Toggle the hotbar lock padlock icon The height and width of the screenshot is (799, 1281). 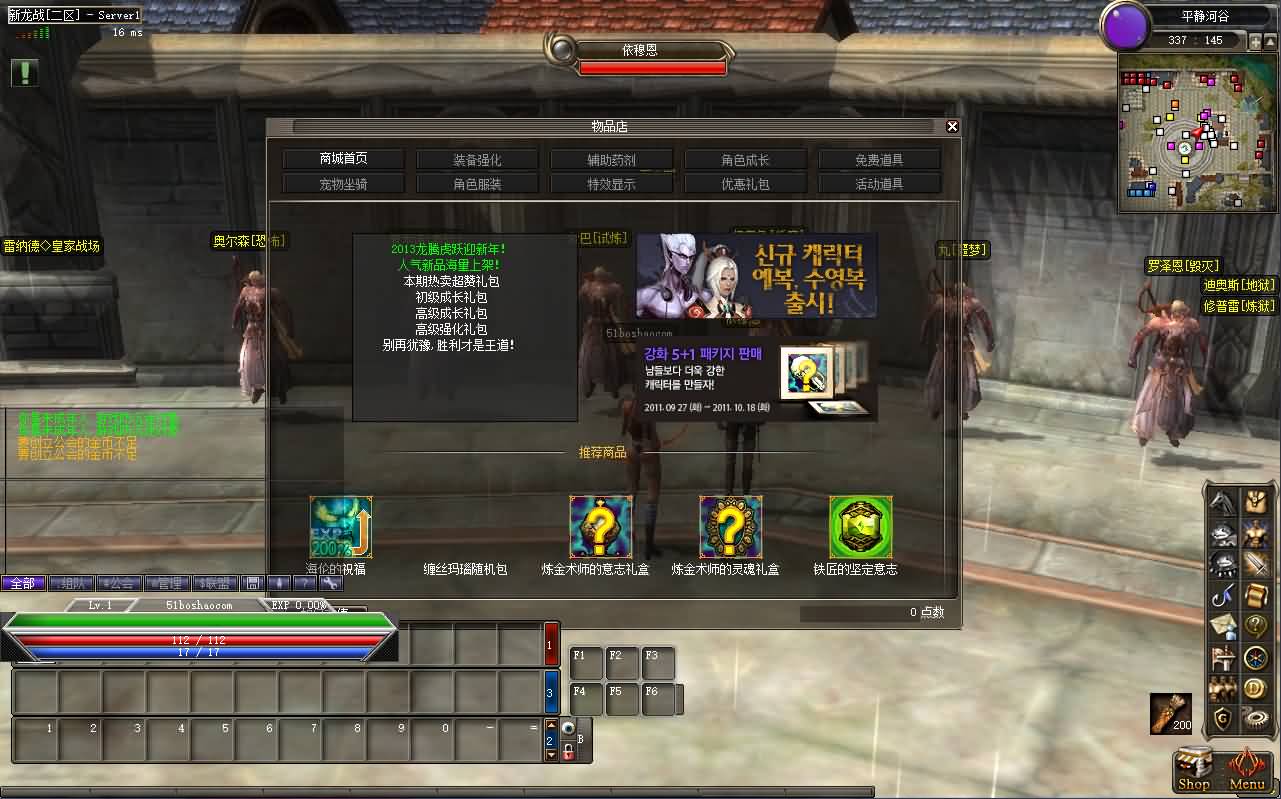569,752
